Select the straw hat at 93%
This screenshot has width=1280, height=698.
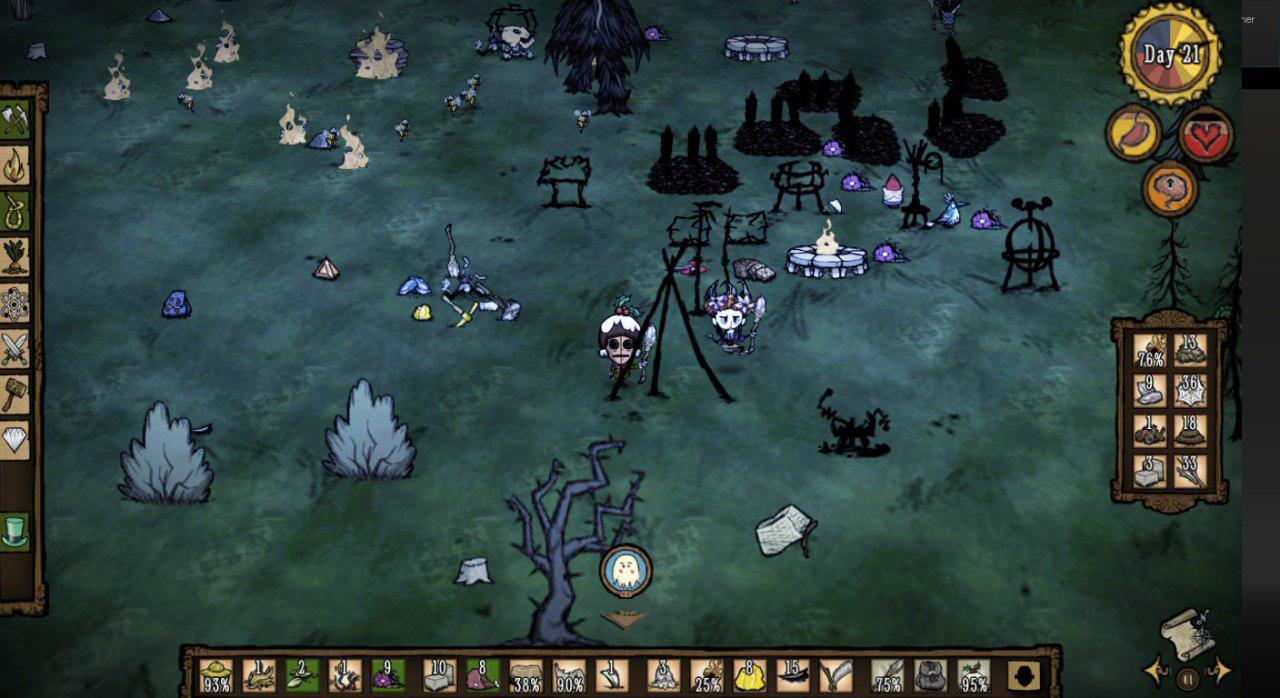click(x=216, y=677)
